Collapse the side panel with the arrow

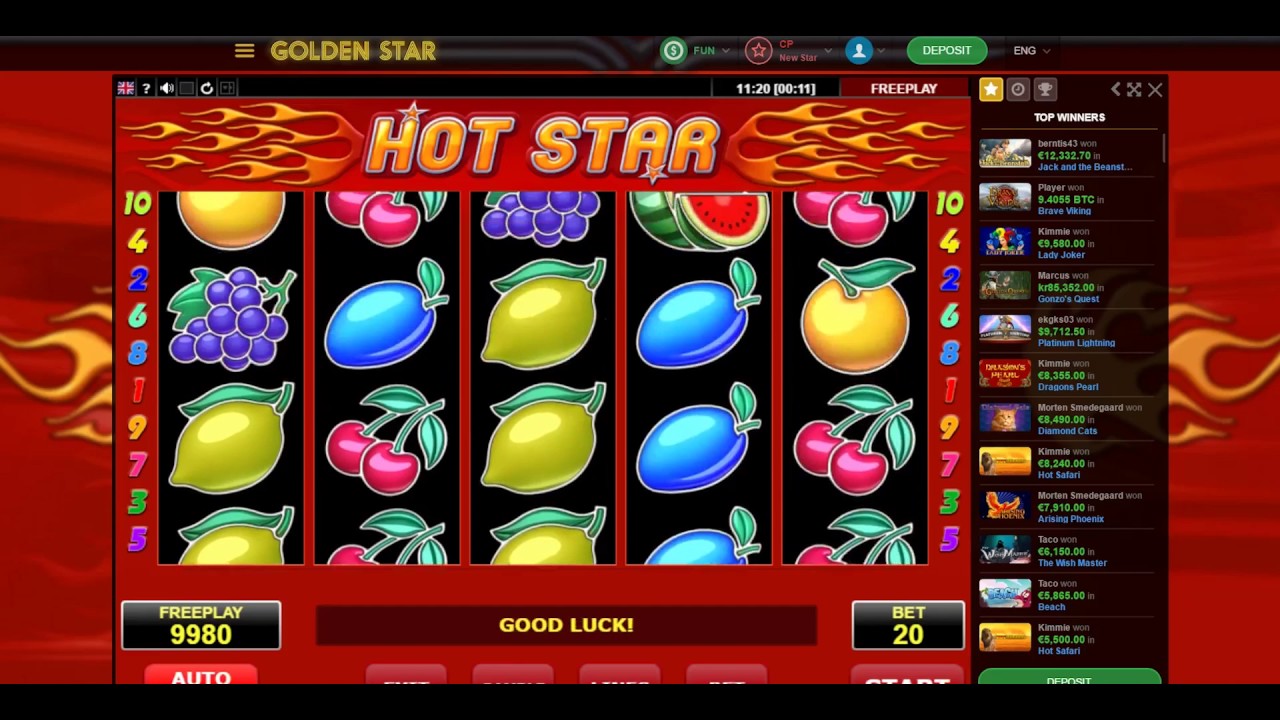tap(1116, 89)
